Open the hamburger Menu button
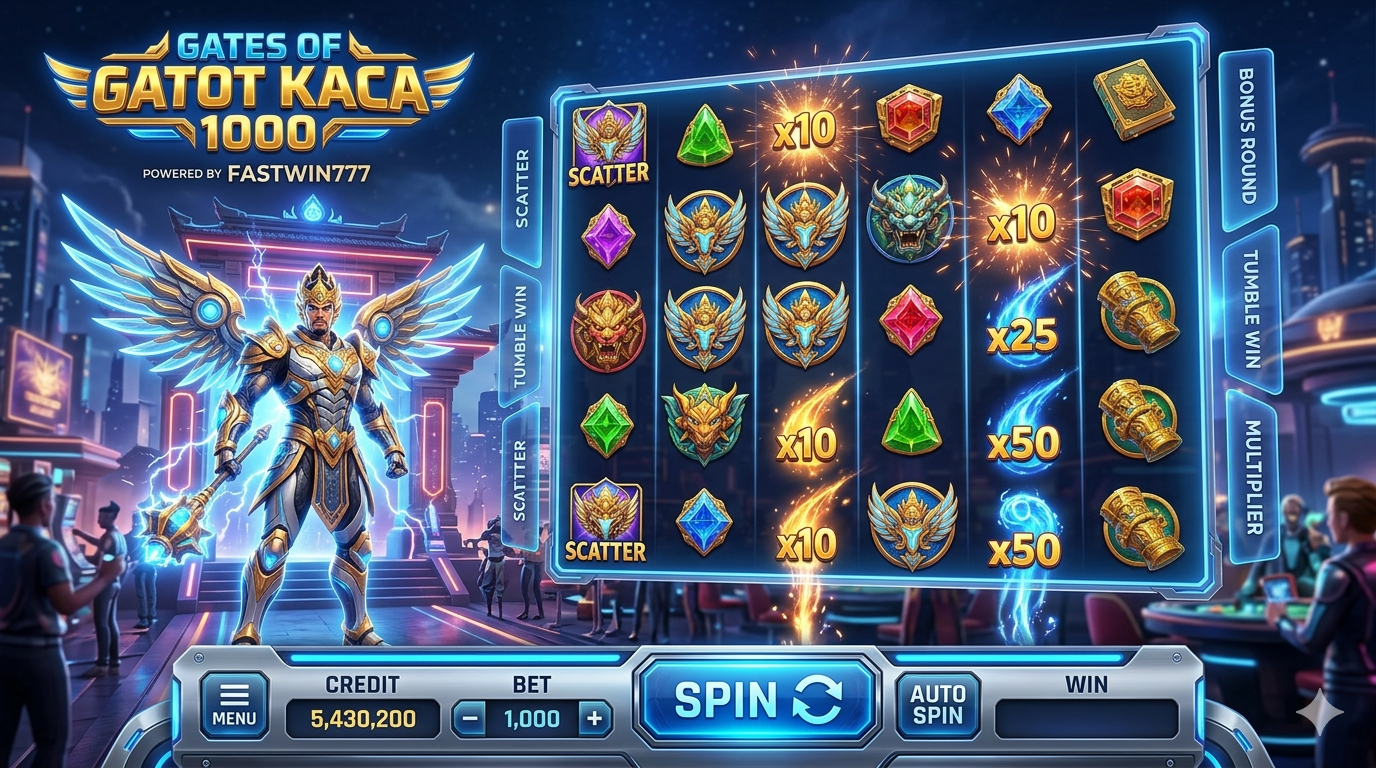Screen dimensions: 1376x768 234,705
